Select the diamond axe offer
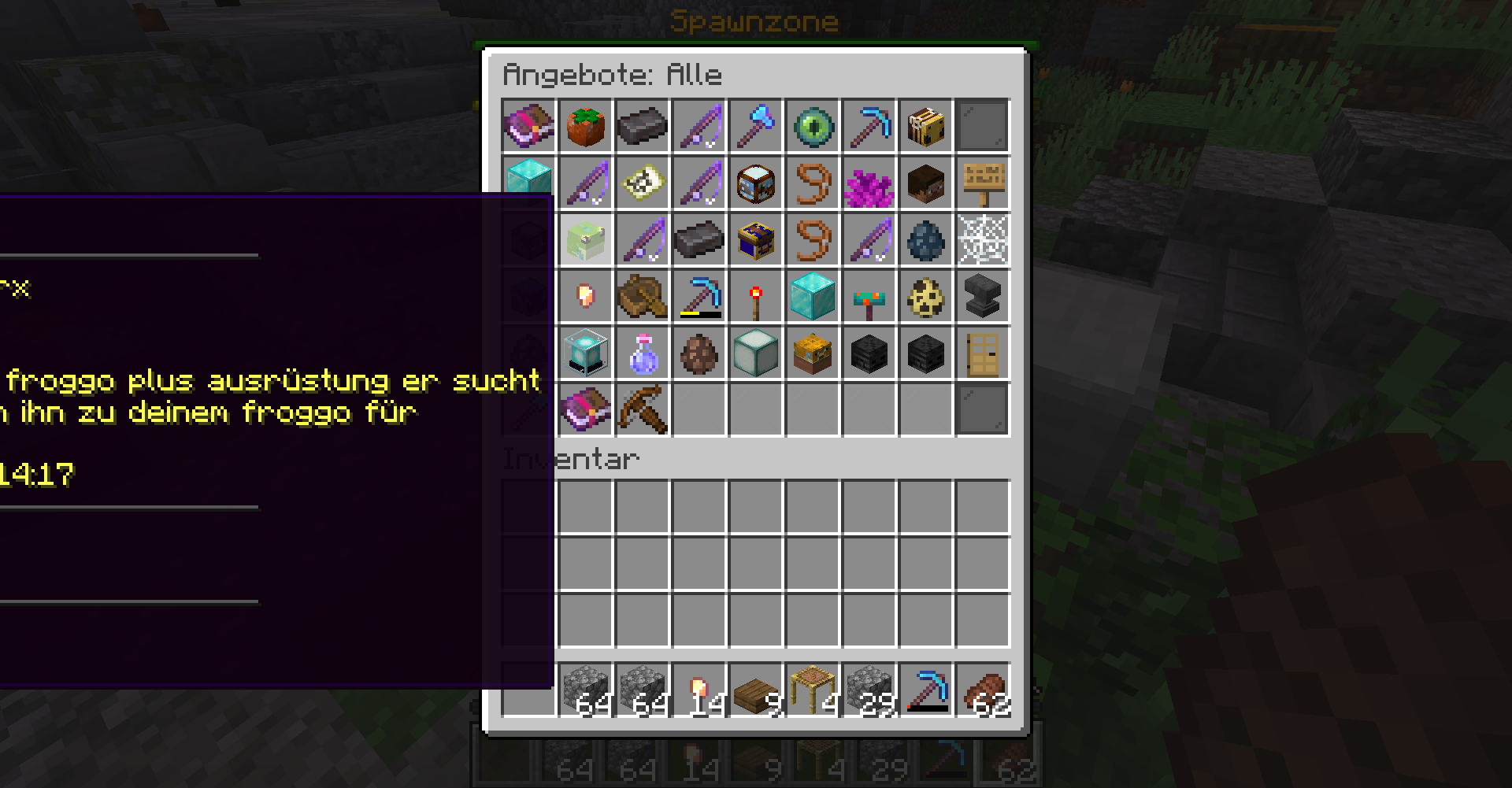 click(756, 126)
